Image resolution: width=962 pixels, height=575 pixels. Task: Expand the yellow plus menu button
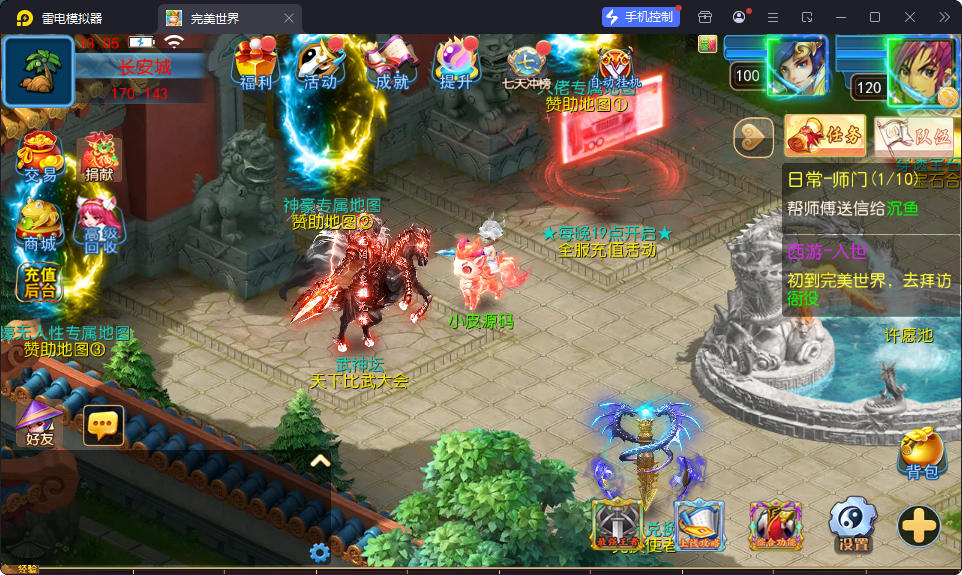[x=918, y=525]
